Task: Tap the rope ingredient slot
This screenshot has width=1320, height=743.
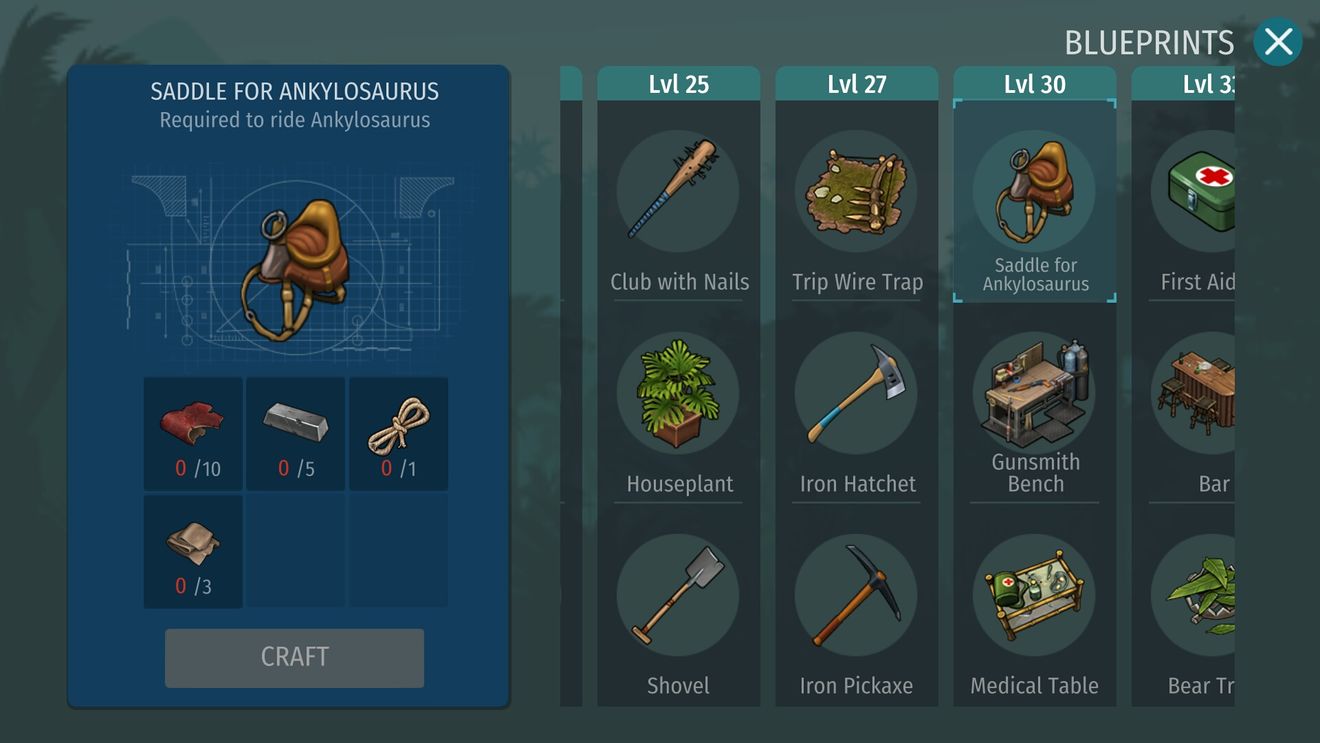Action: 398,433
